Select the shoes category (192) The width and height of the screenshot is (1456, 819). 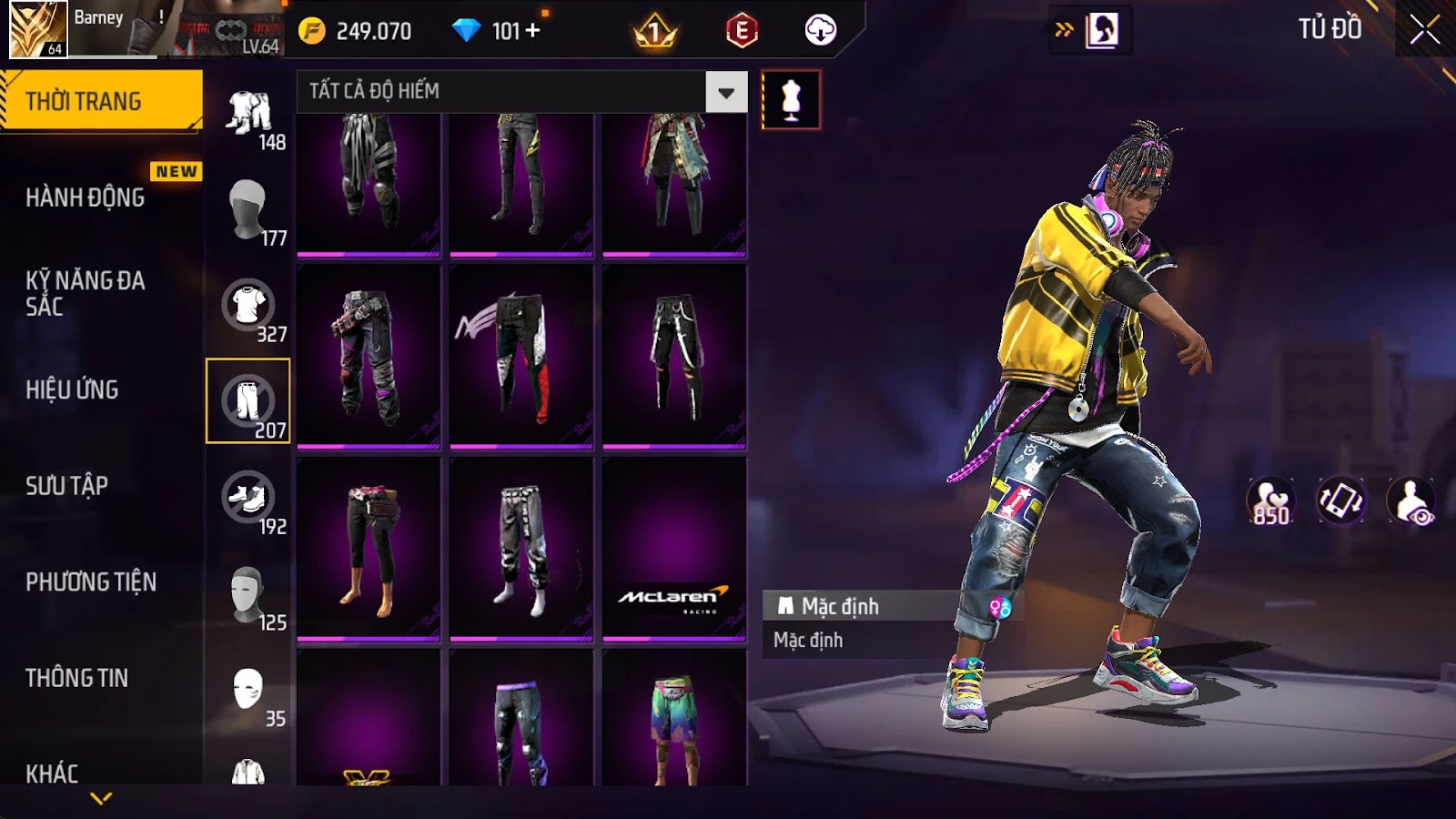coord(248,500)
